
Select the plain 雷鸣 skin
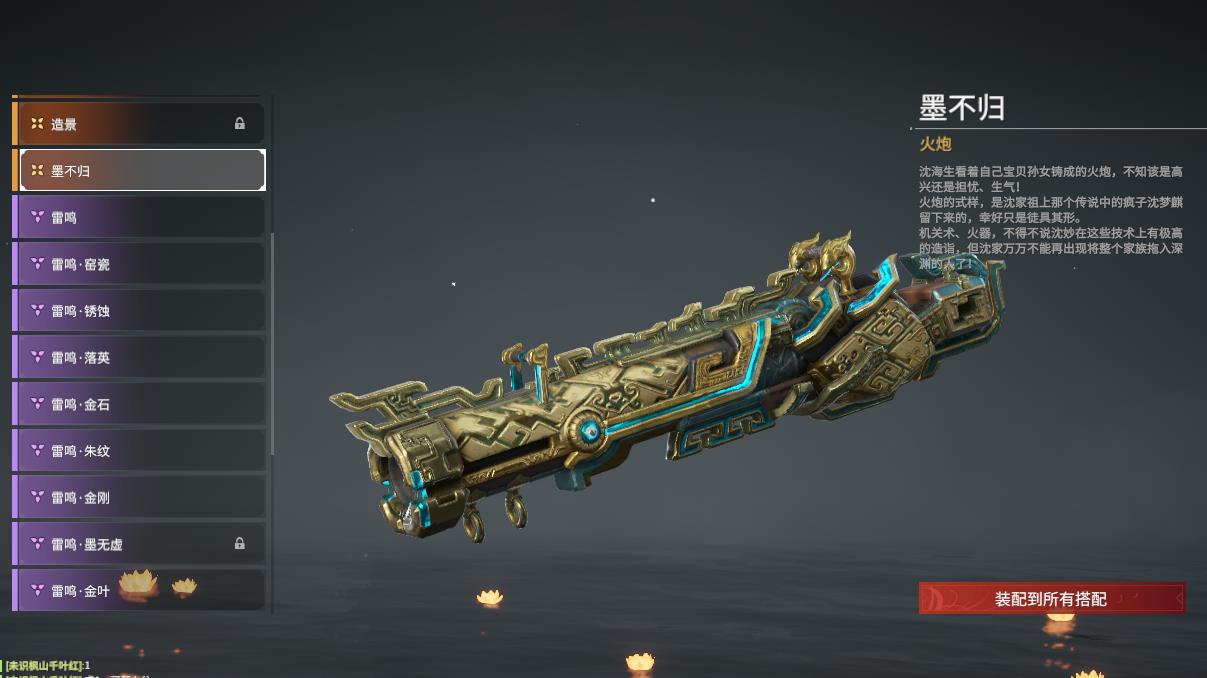(x=140, y=217)
